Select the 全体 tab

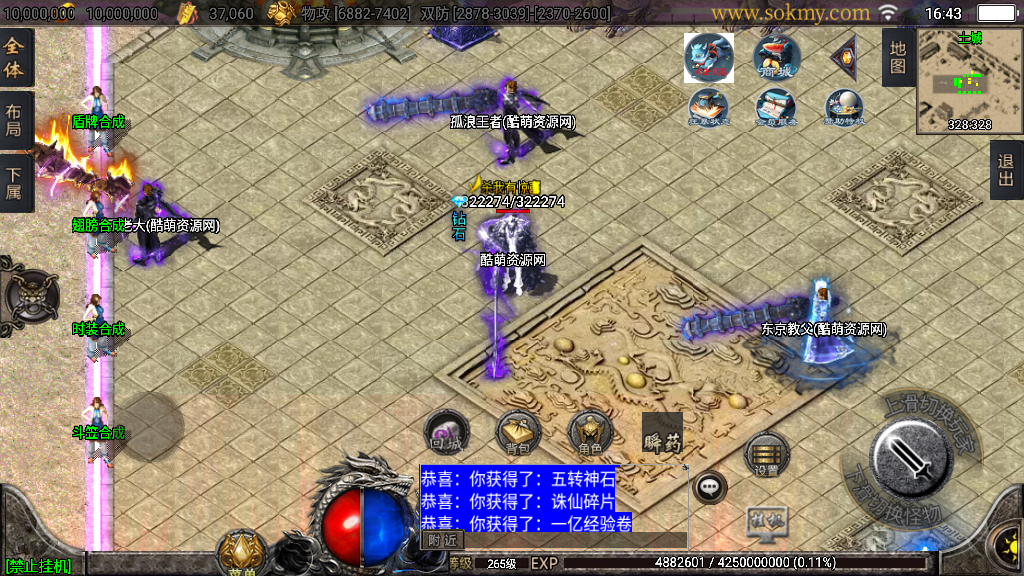(15, 57)
